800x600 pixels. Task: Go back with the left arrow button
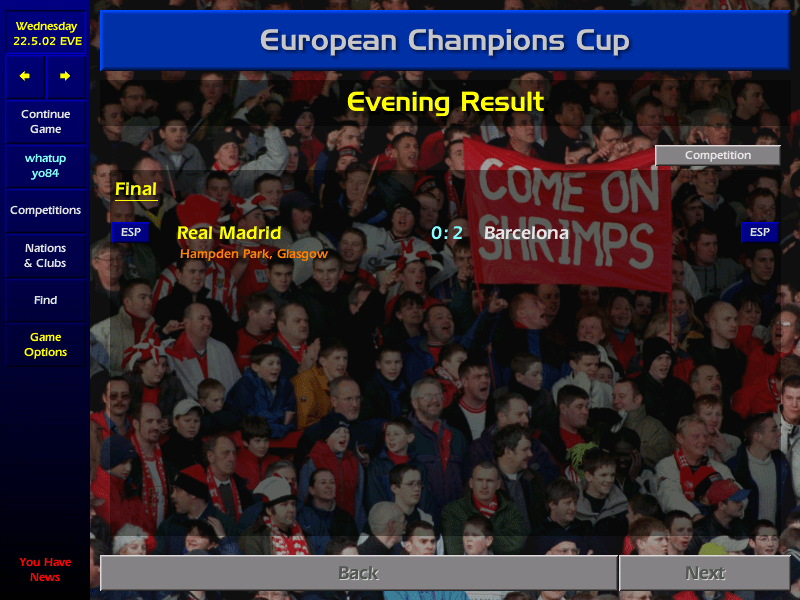pyautogui.click(x=25, y=76)
